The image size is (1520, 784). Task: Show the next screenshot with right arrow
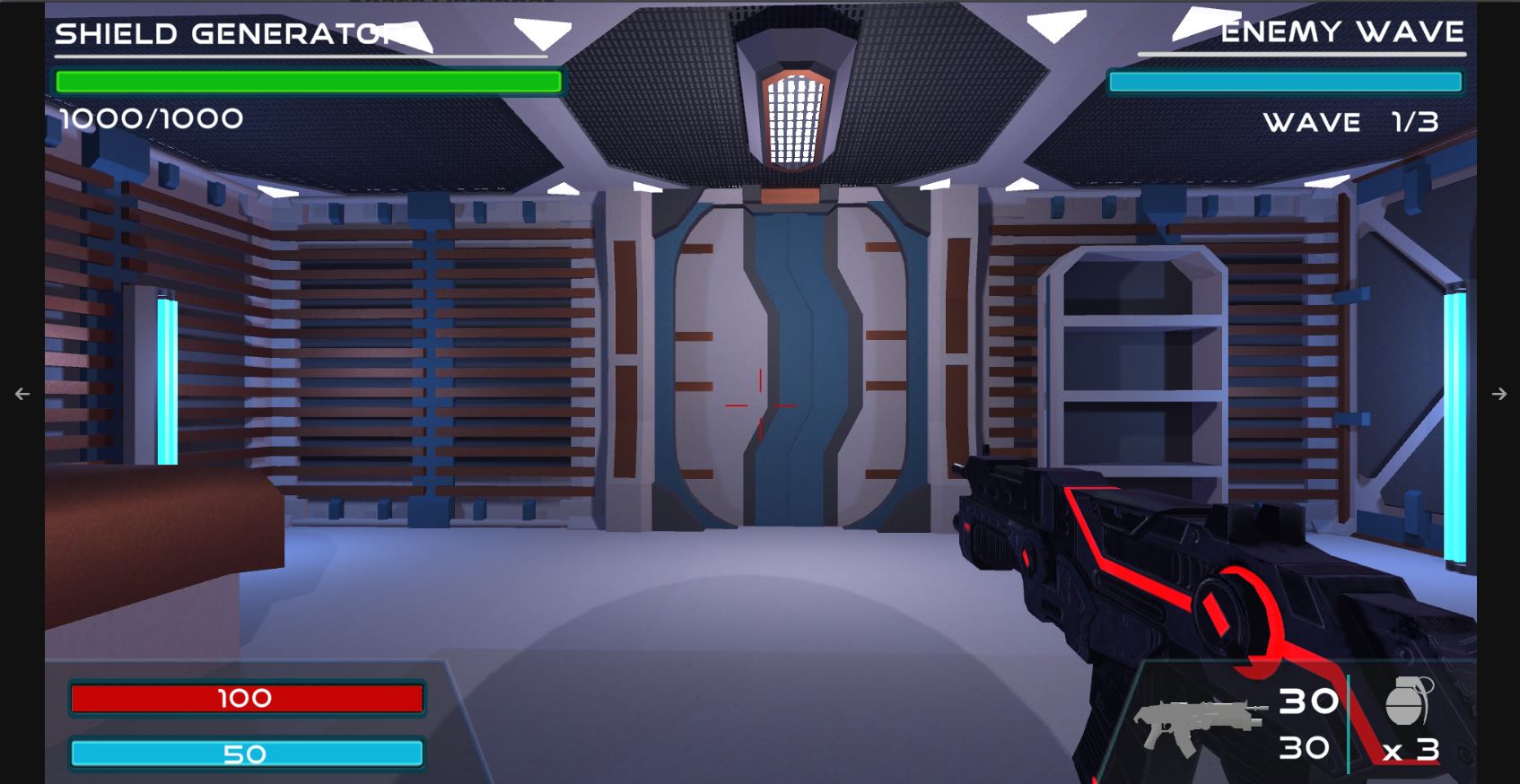1498,394
